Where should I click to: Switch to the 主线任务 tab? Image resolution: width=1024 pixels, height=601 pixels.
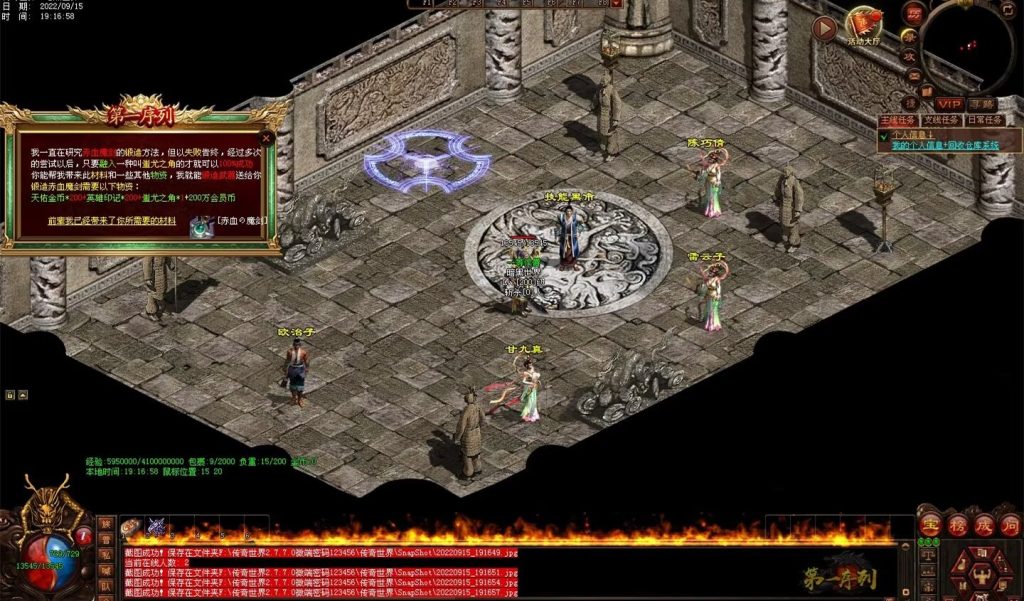point(898,120)
